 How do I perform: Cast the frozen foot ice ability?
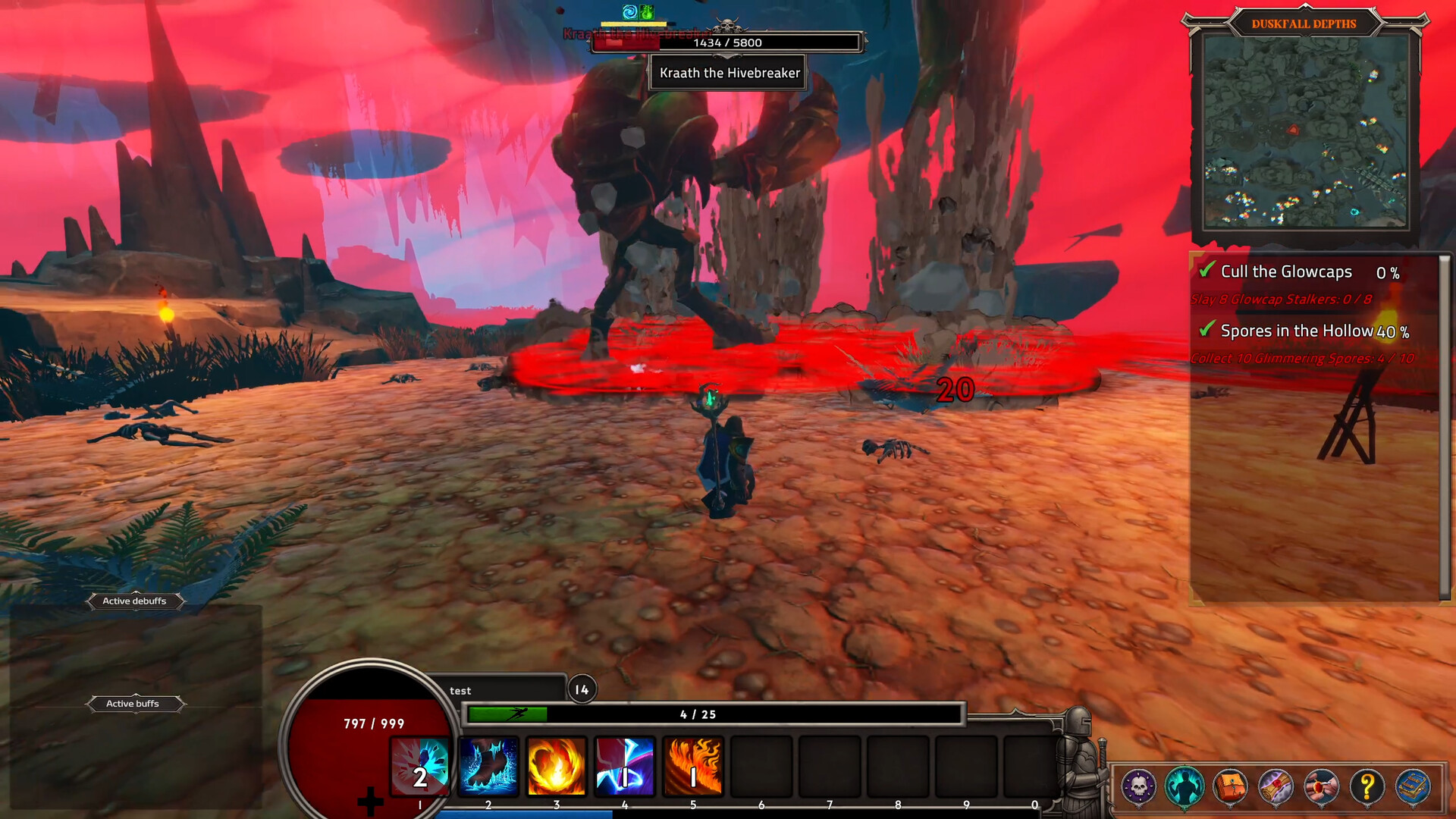pos(488,766)
